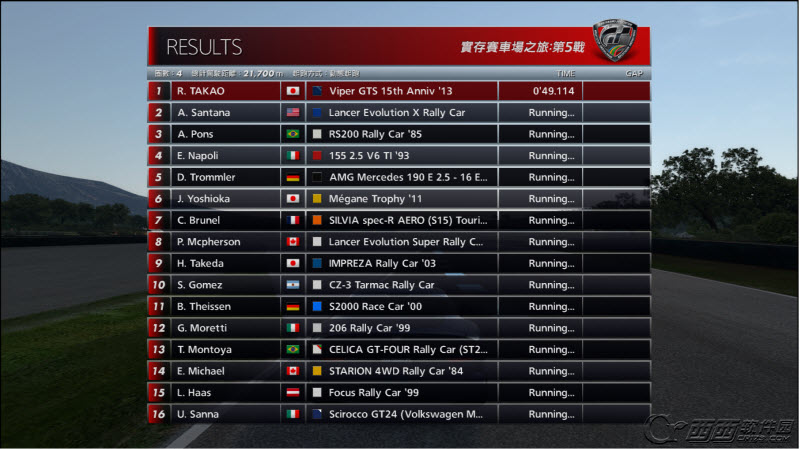Choose A. Santana's Lancer Evolution X row
This screenshot has height=449, width=800.
[398, 112]
